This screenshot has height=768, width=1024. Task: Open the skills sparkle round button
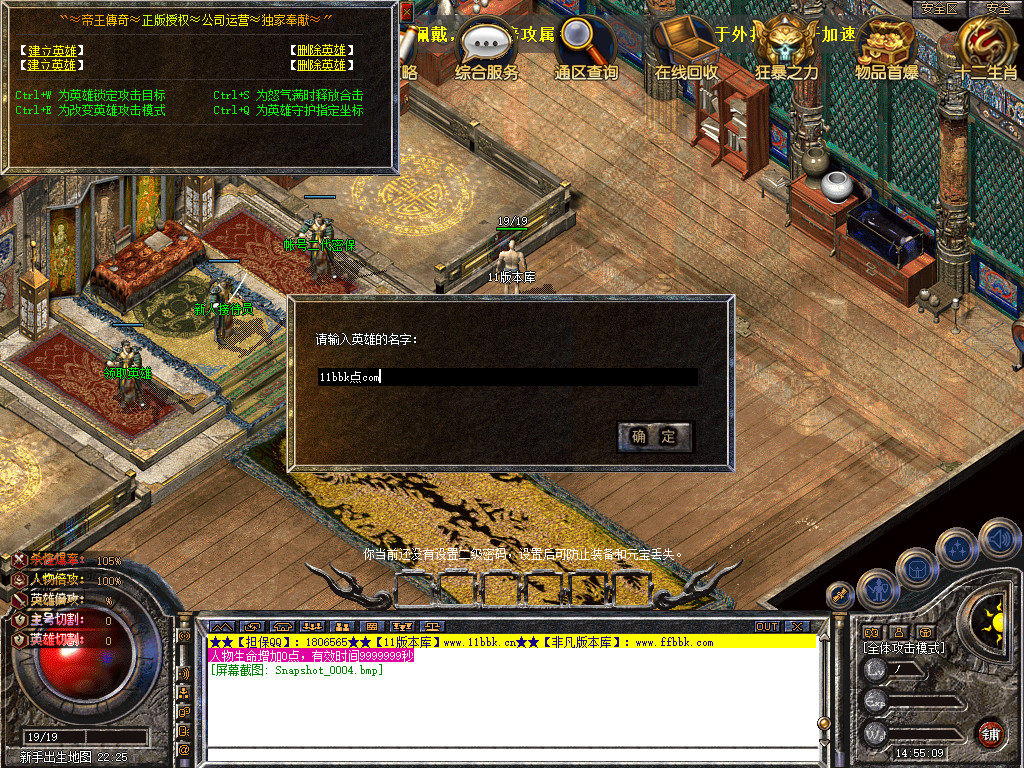(x=958, y=548)
